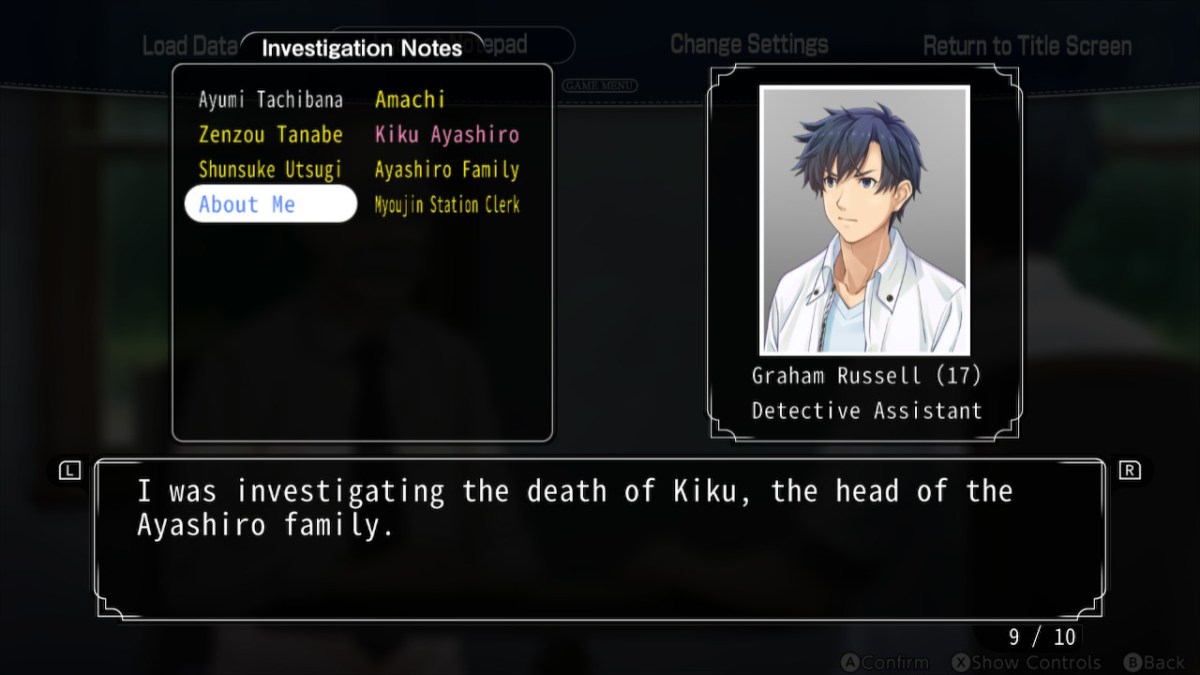Open the Myoujin Station Clerk entry
Screen dimensions: 1200x675
pyautogui.click(x=447, y=205)
